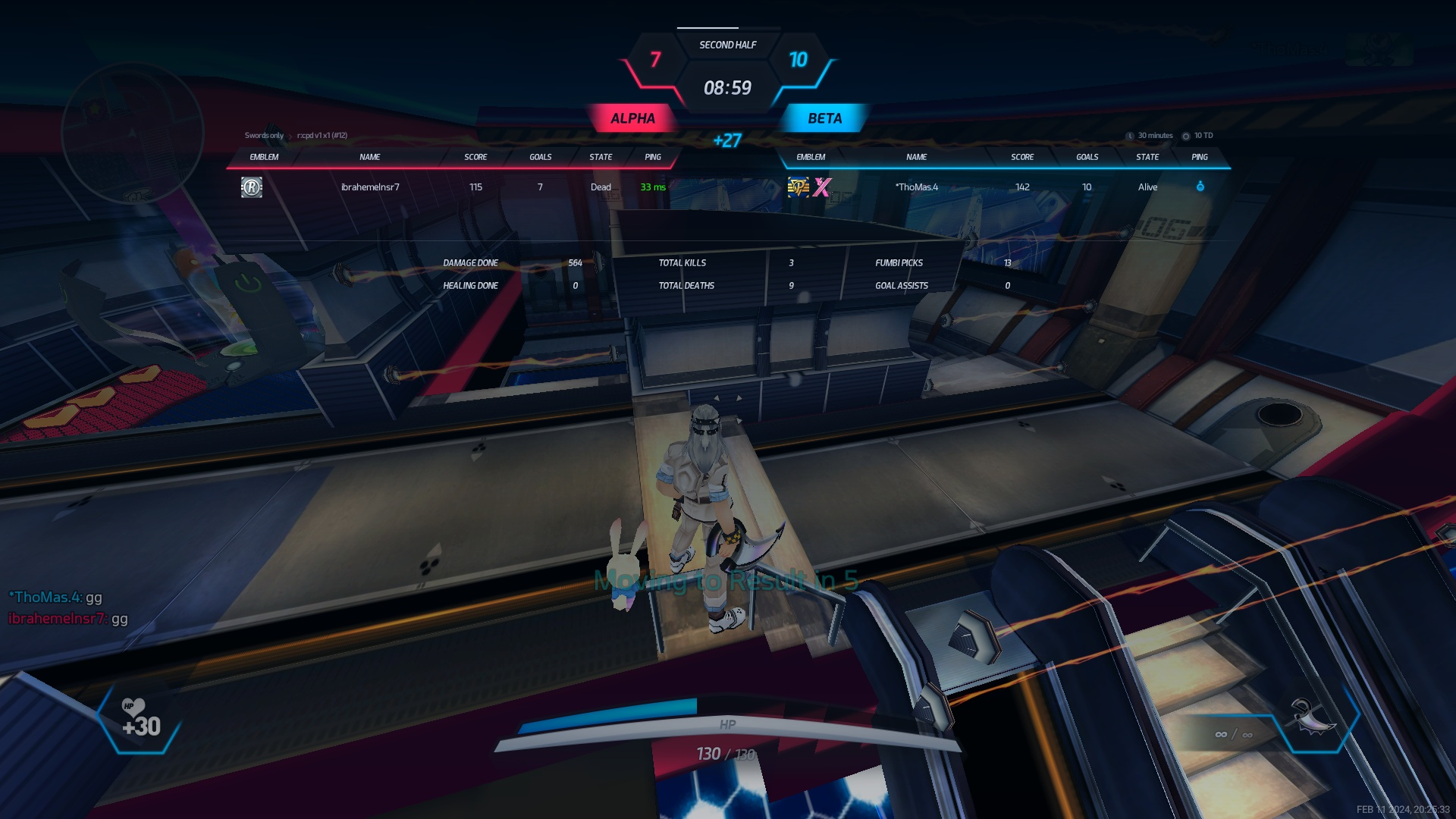Click the BETA team banner
The height and width of the screenshot is (819, 1456).
point(824,118)
